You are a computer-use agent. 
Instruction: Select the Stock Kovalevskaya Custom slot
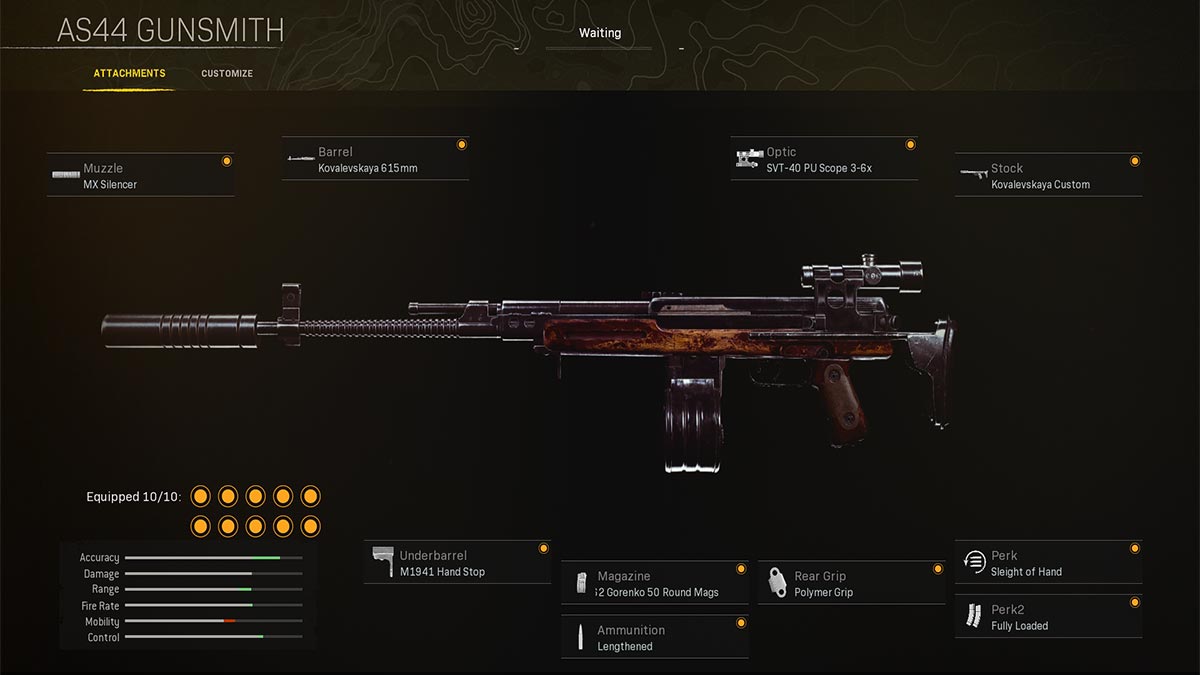(x=1048, y=176)
